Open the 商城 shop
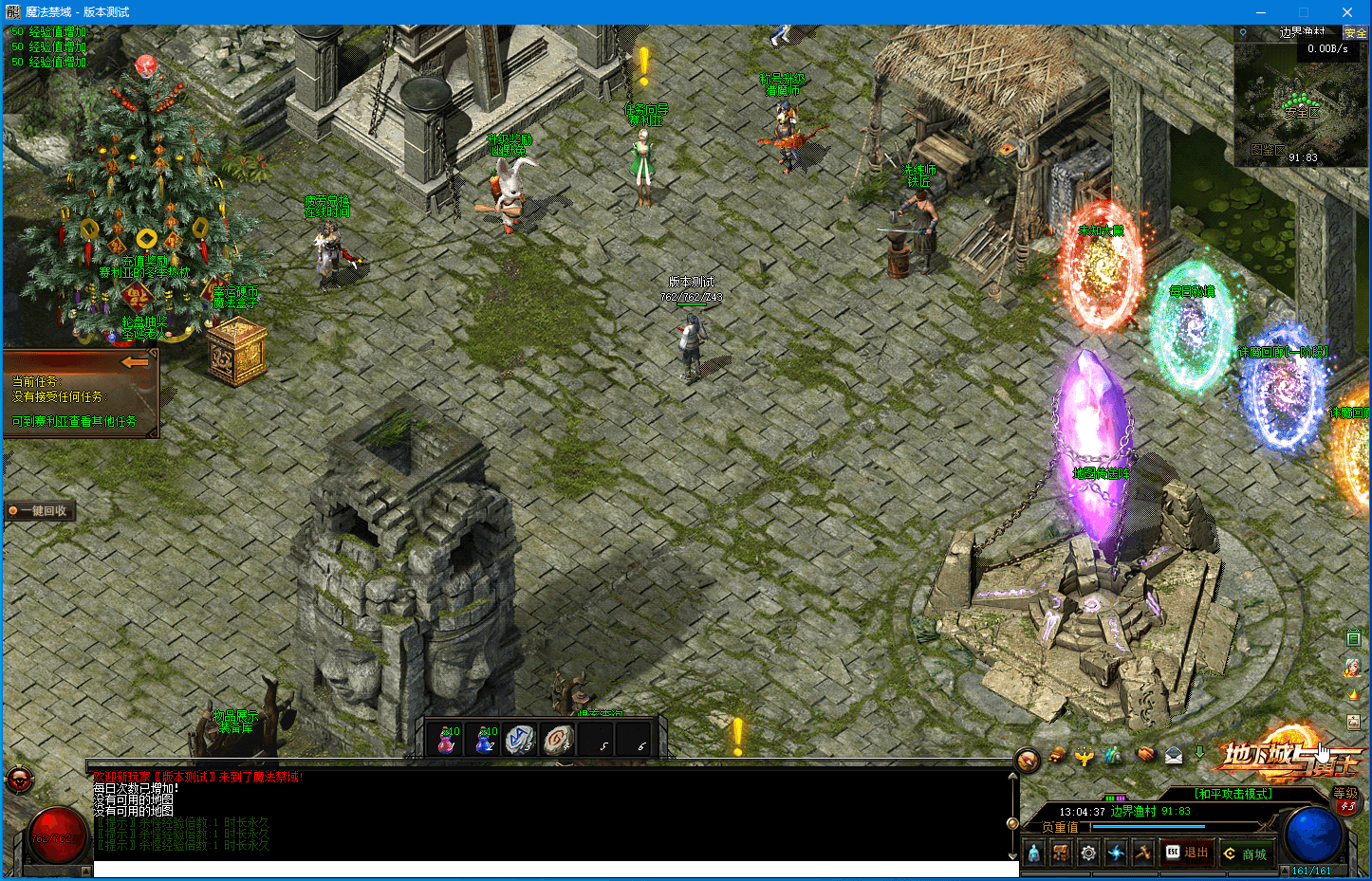The height and width of the screenshot is (881, 1372). coord(1246,853)
